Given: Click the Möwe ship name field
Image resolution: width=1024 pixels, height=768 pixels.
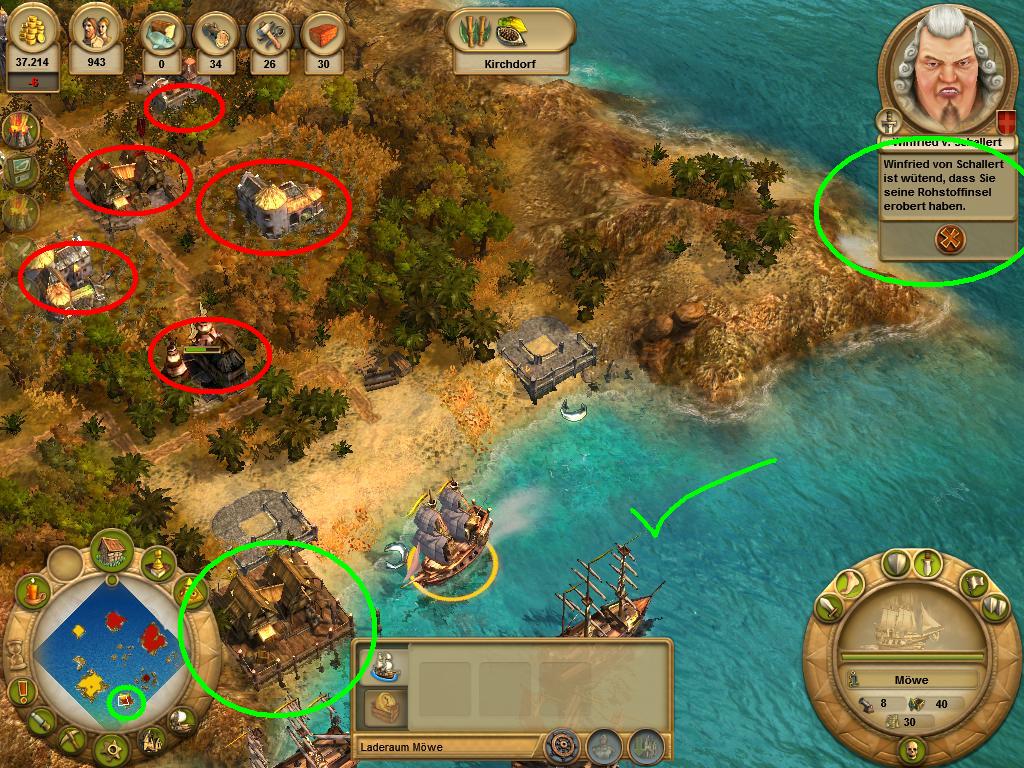Looking at the screenshot, I should pyautogui.click(x=910, y=680).
